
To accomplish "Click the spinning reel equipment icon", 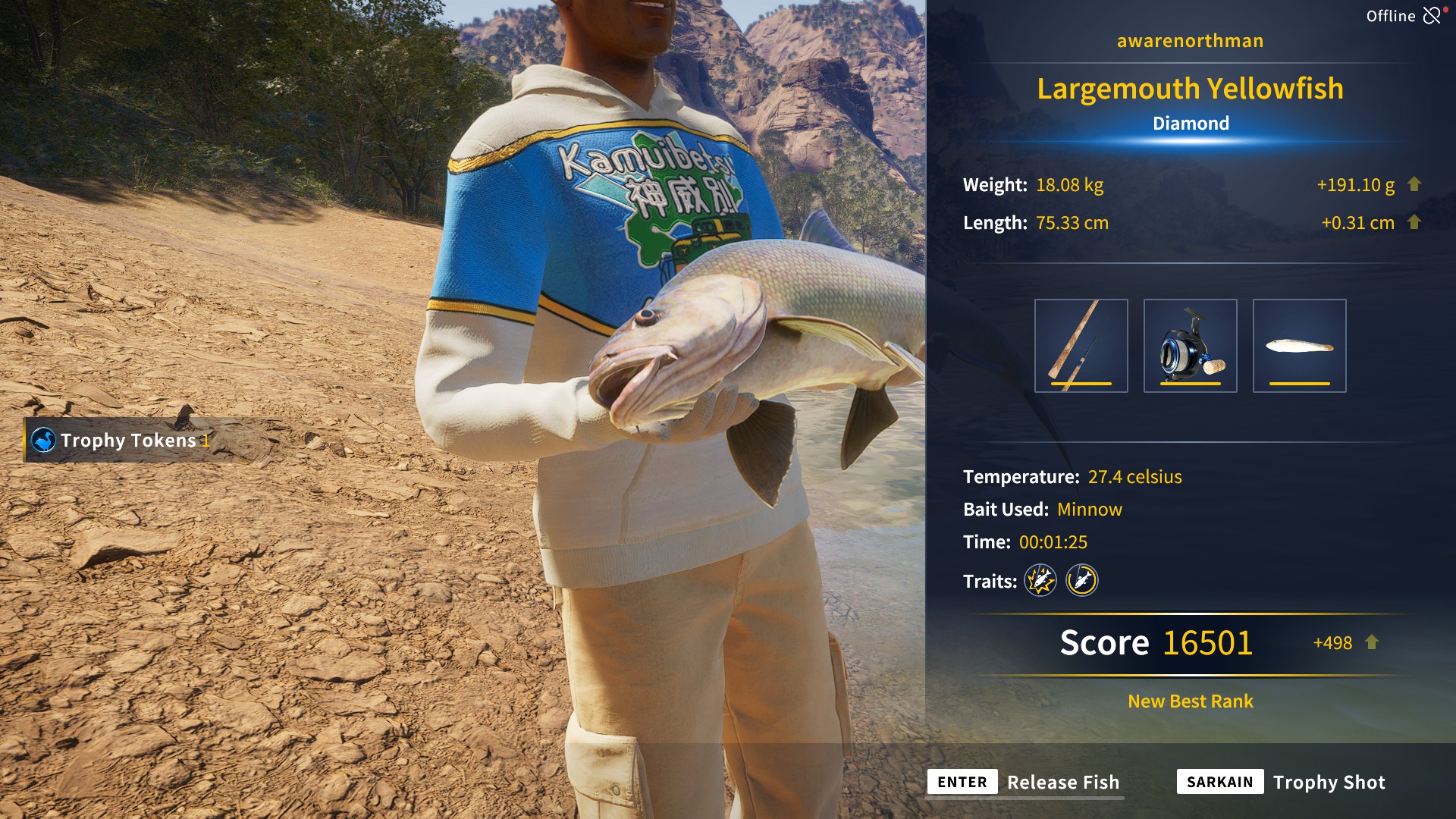I will pos(1190,345).
